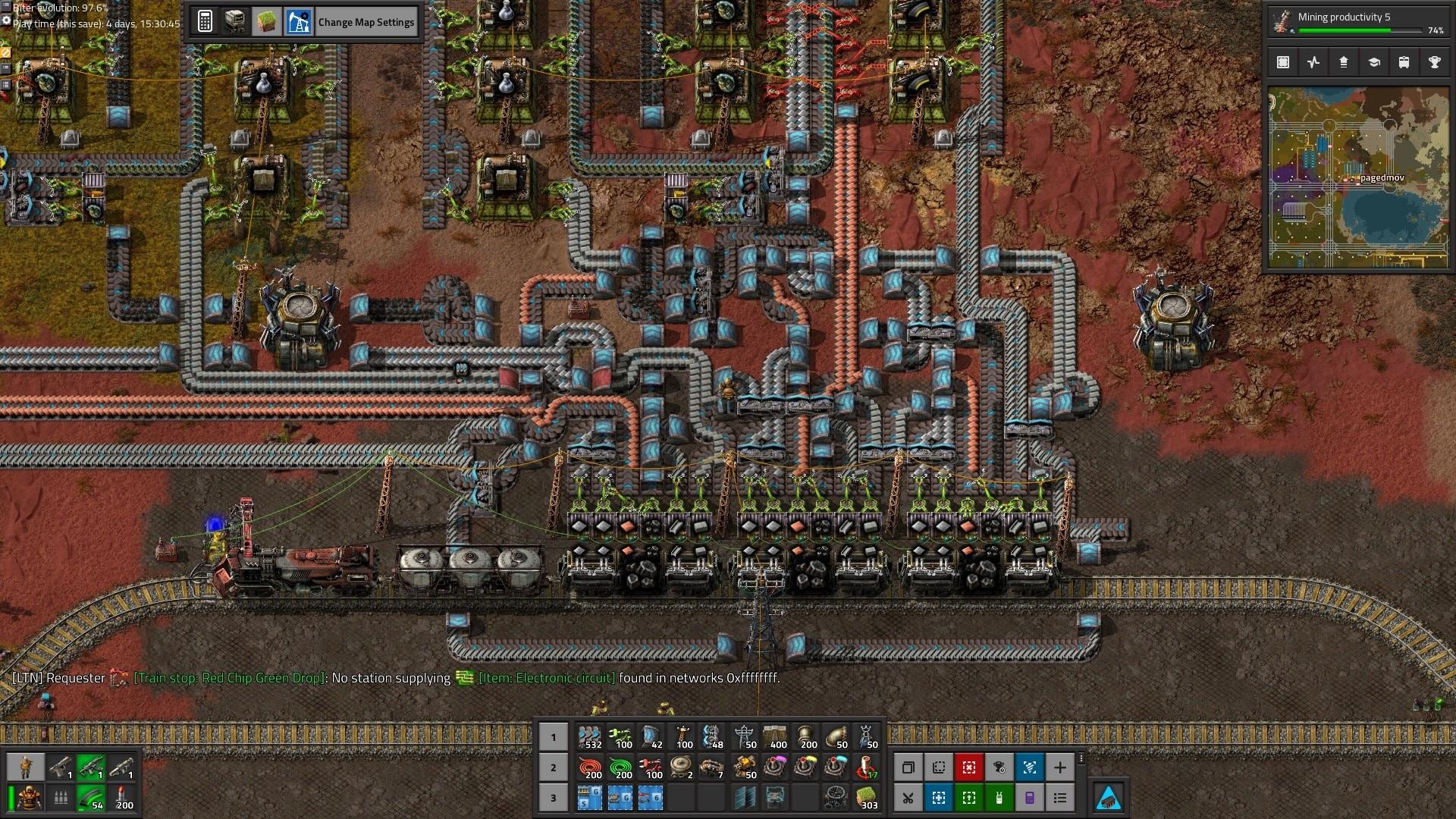Select the landfill slot showing 303
The image size is (1456, 819).
(867, 798)
